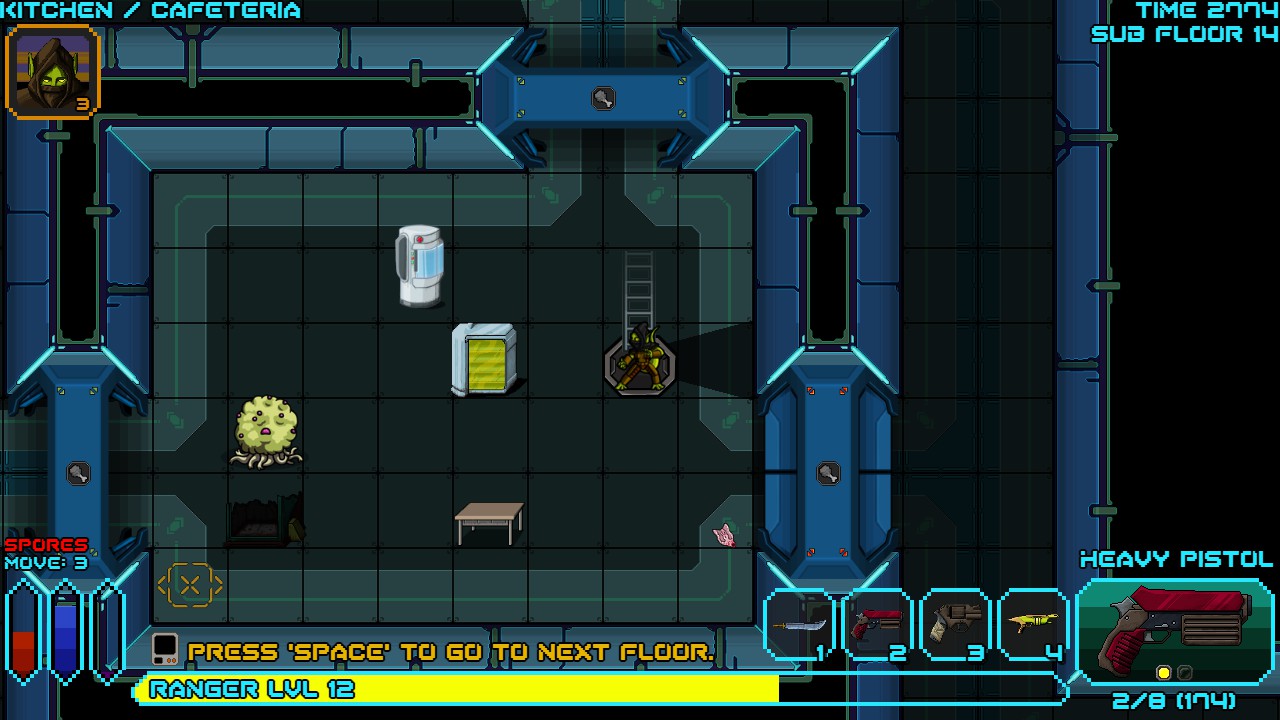Open the character portrait in the top-left corner
The image size is (1280, 720).
tap(51, 72)
